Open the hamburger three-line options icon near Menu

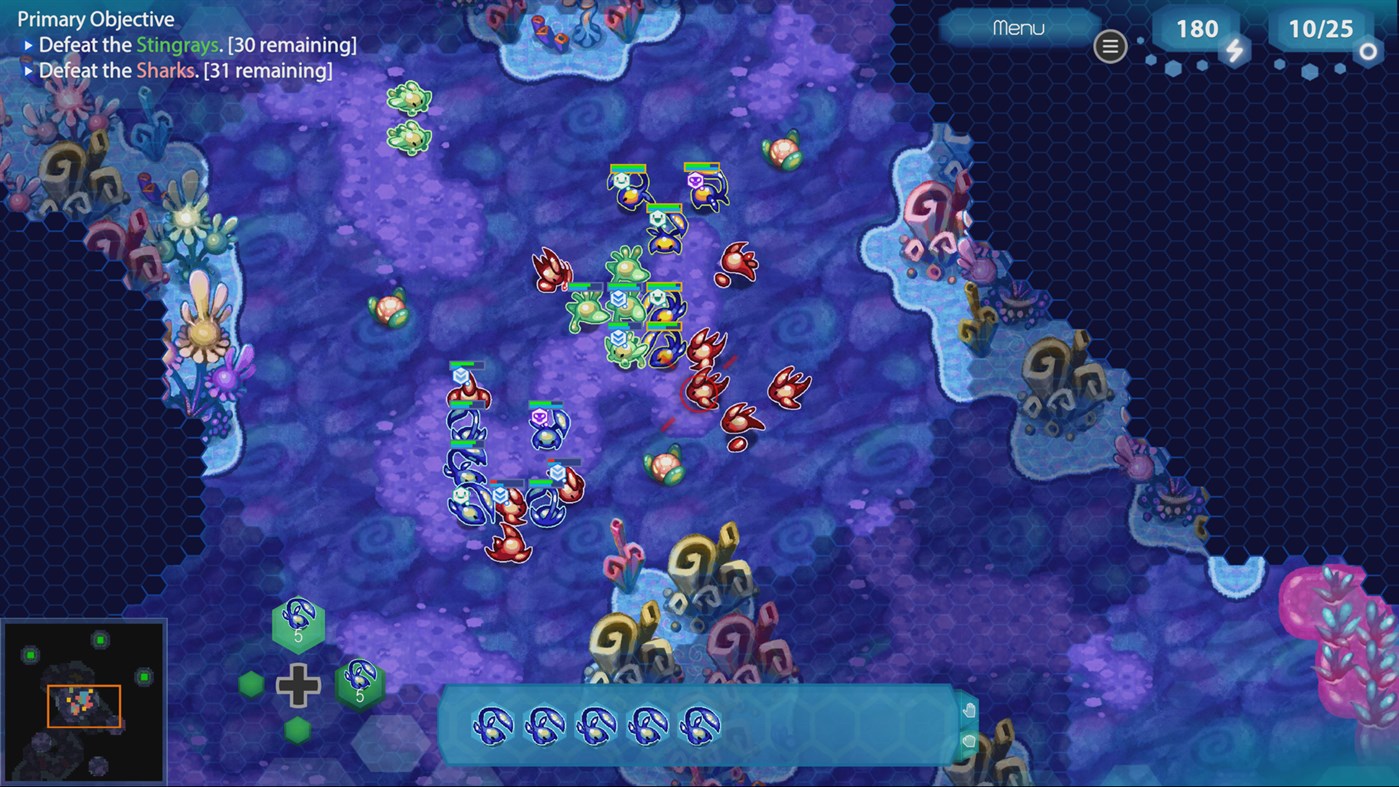point(1110,46)
